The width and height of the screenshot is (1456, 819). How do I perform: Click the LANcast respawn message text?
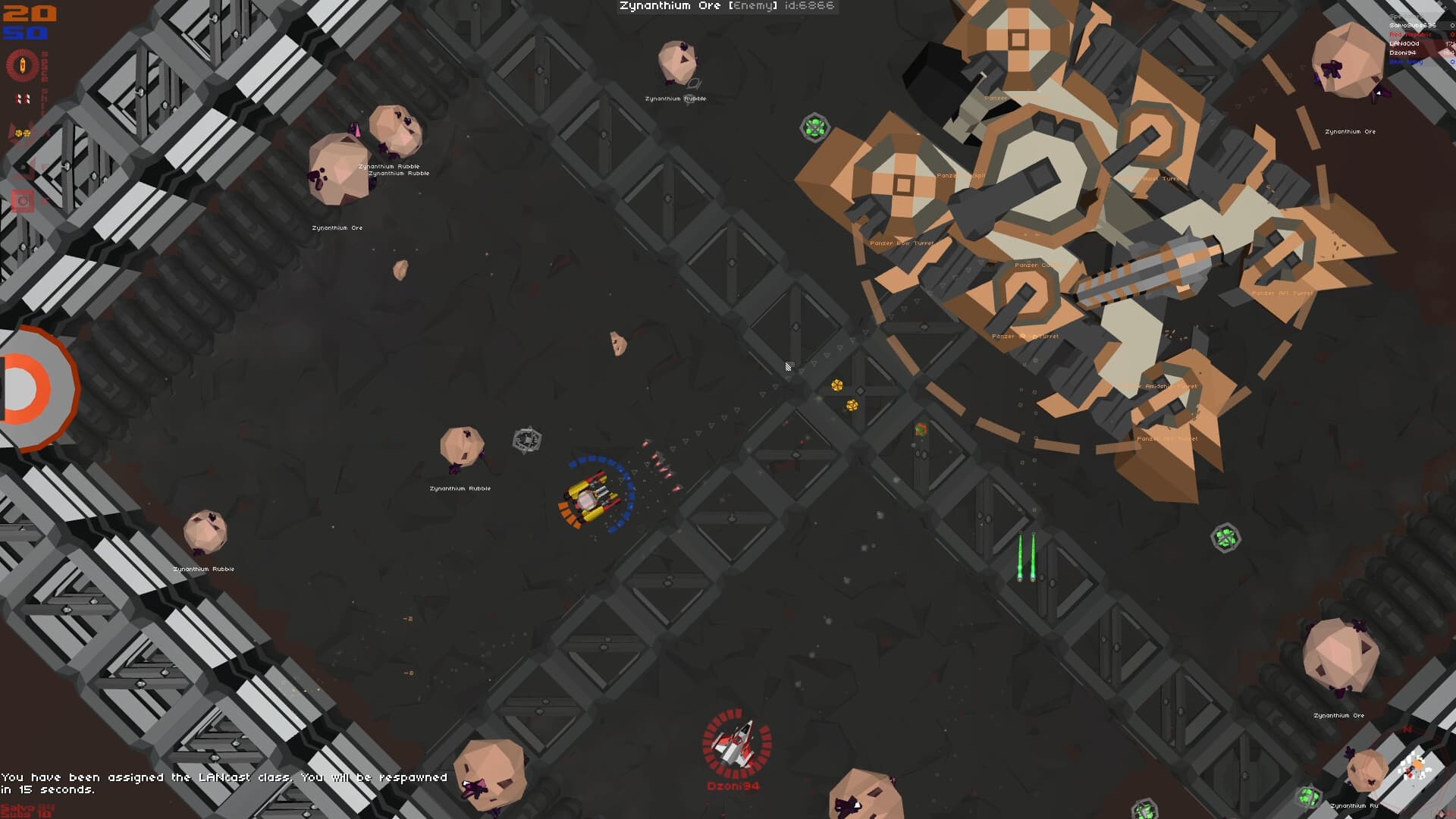224,781
